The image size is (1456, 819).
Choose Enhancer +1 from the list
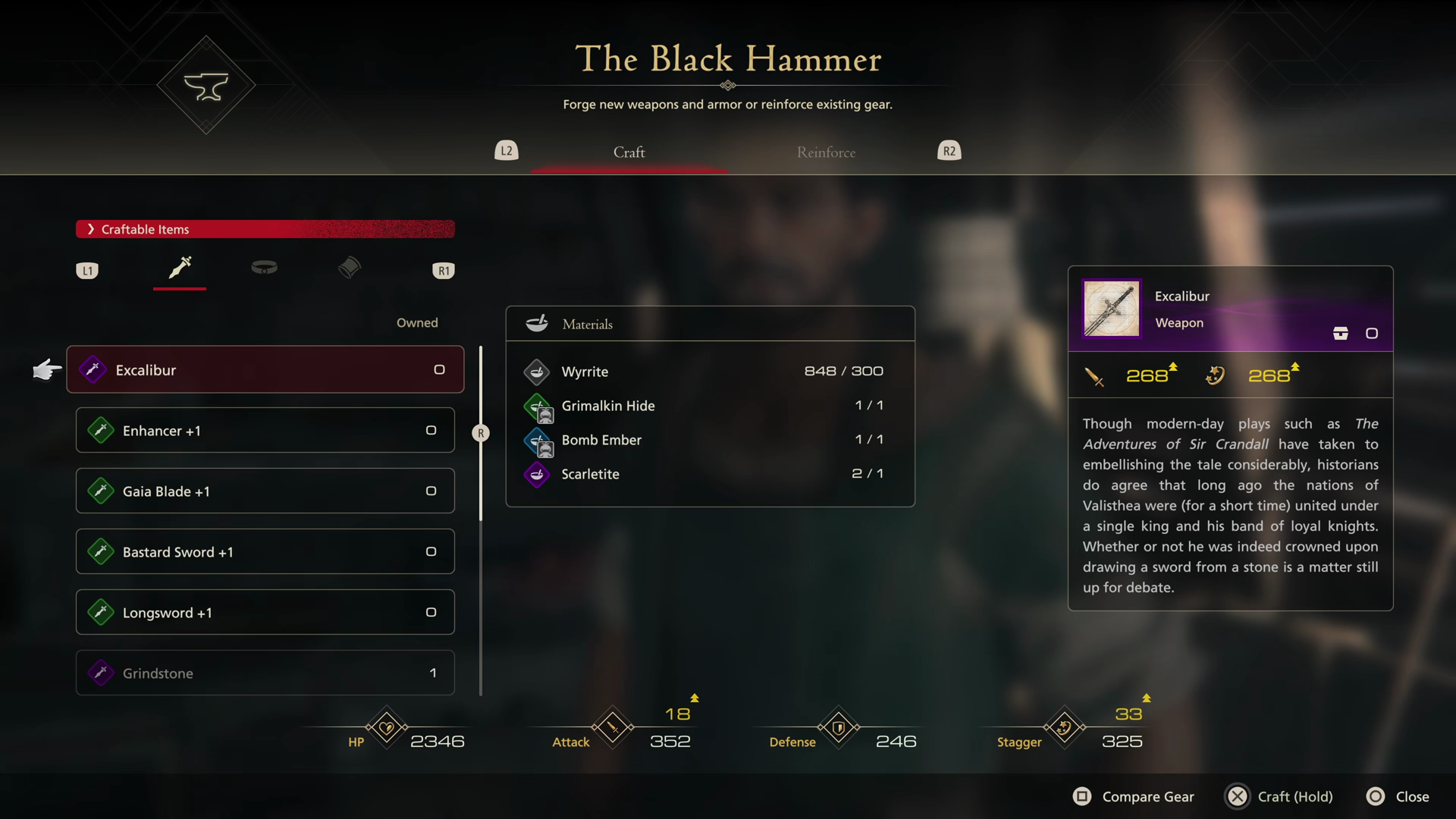[x=265, y=431]
